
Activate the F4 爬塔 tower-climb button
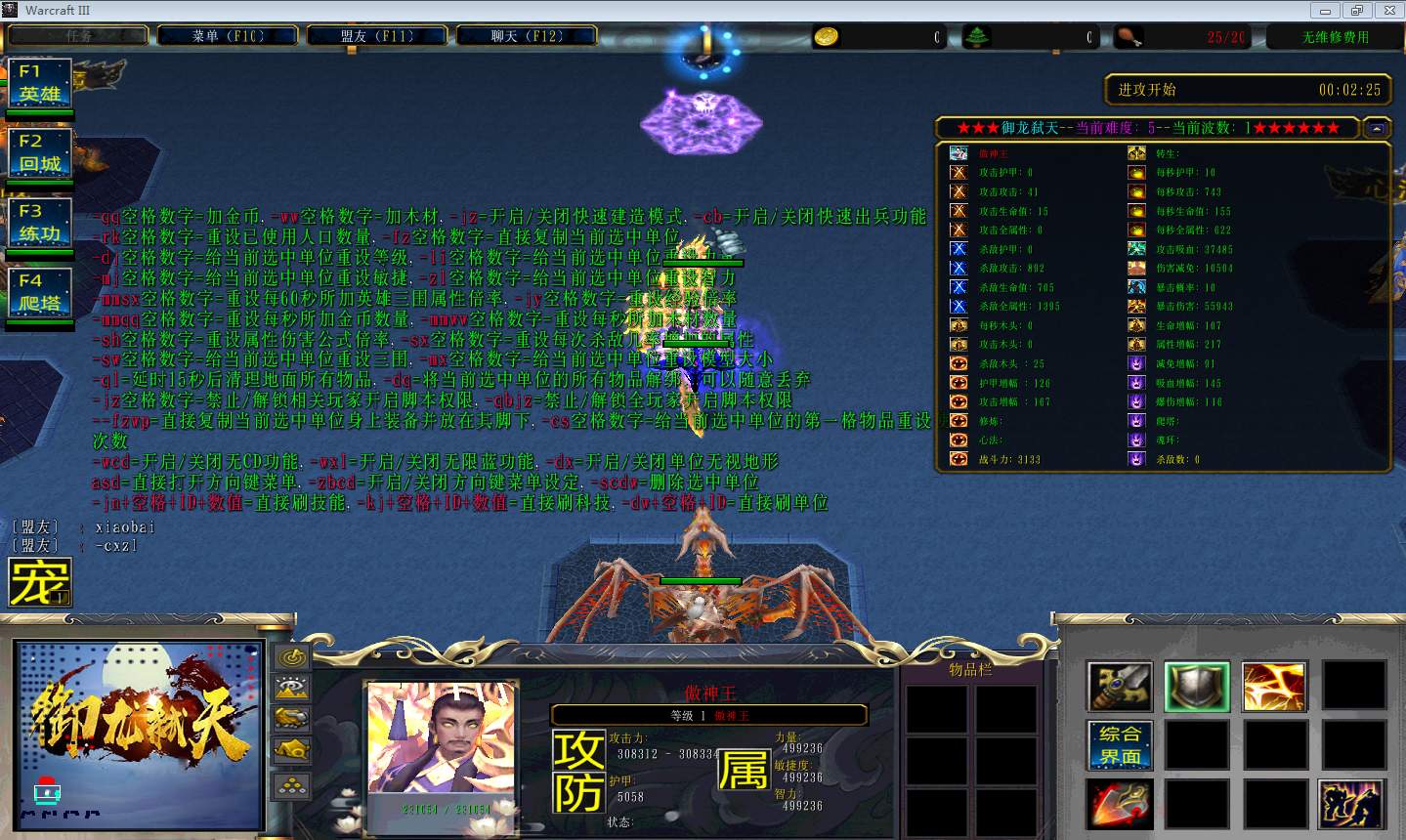coord(40,293)
